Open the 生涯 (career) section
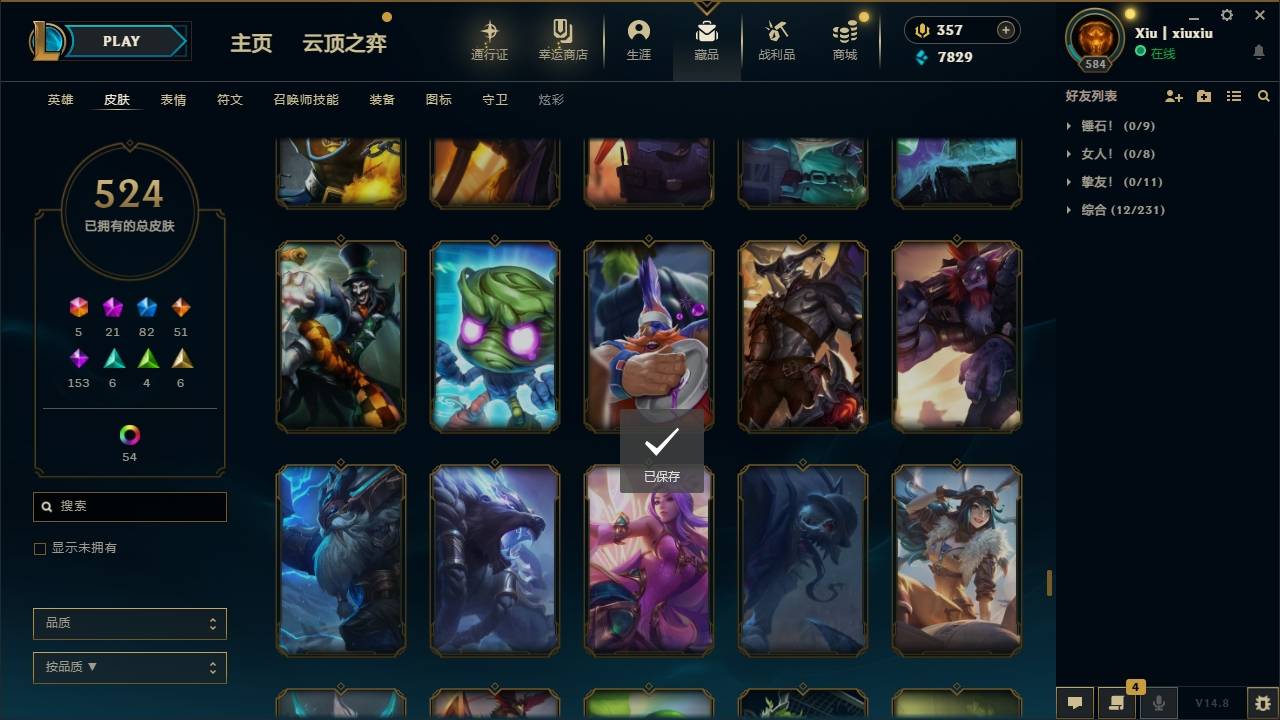The width and height of the screenshot is (1280, 720). point(639,40)
